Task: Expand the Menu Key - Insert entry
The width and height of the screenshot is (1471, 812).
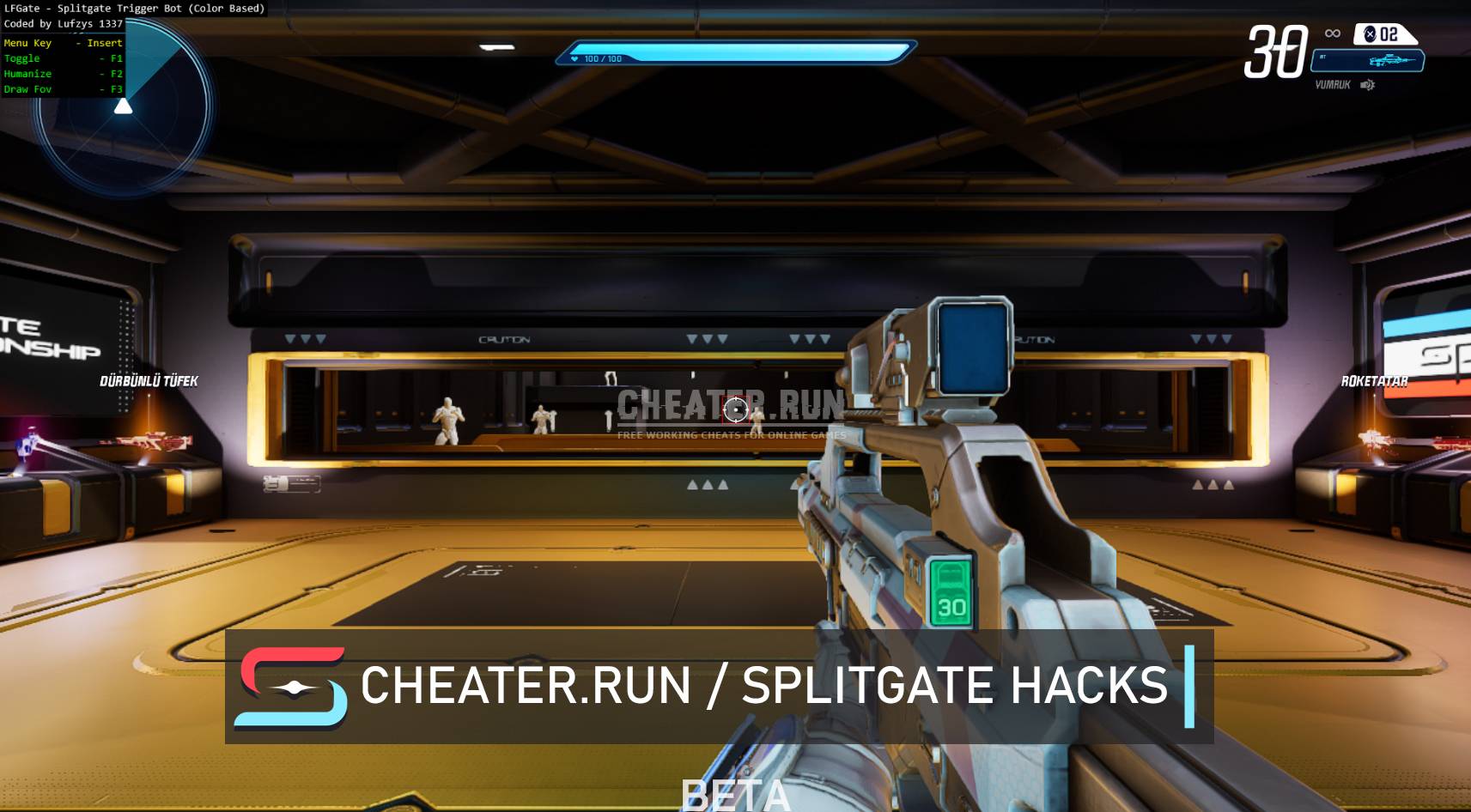Action: click(x=64, y=42)
